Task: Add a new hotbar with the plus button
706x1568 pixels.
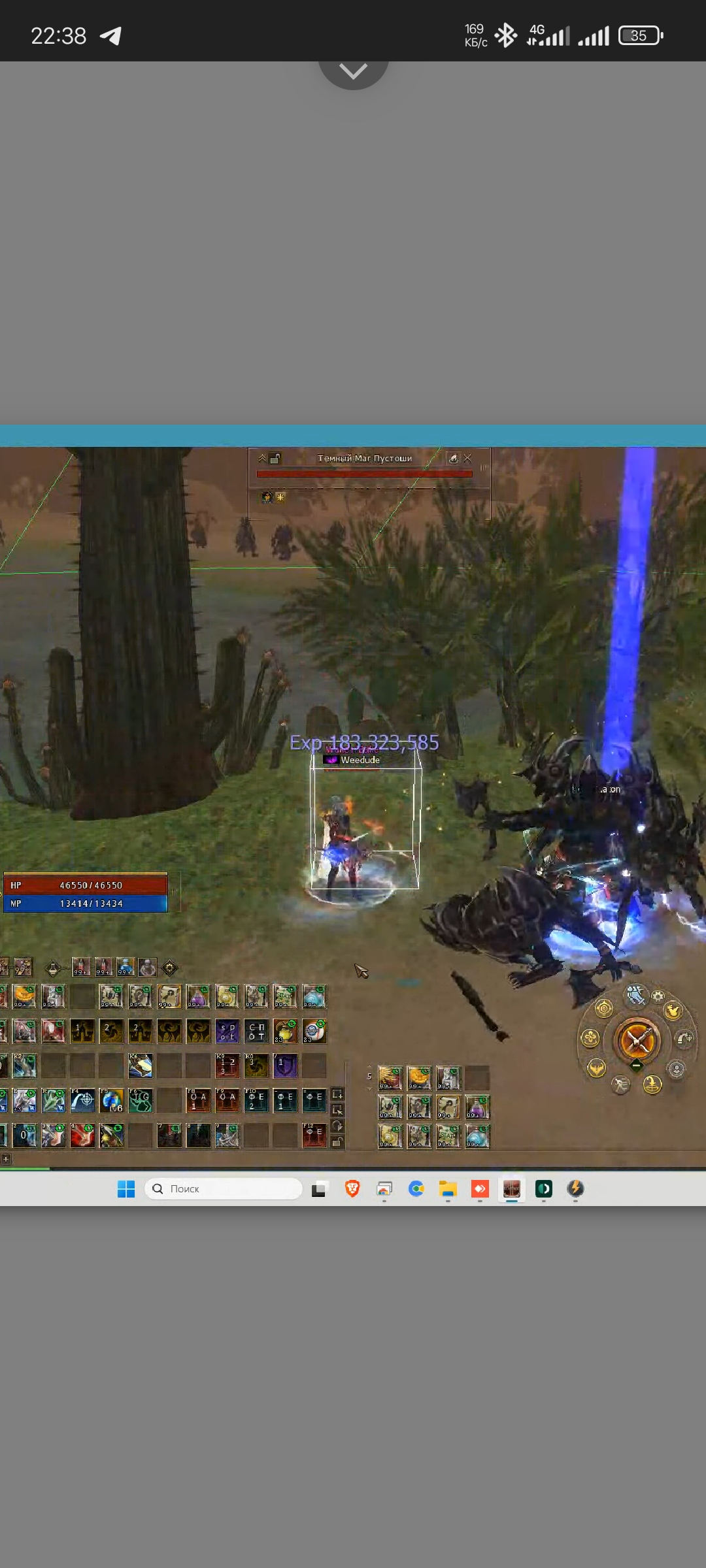Action: [5, 1159]
